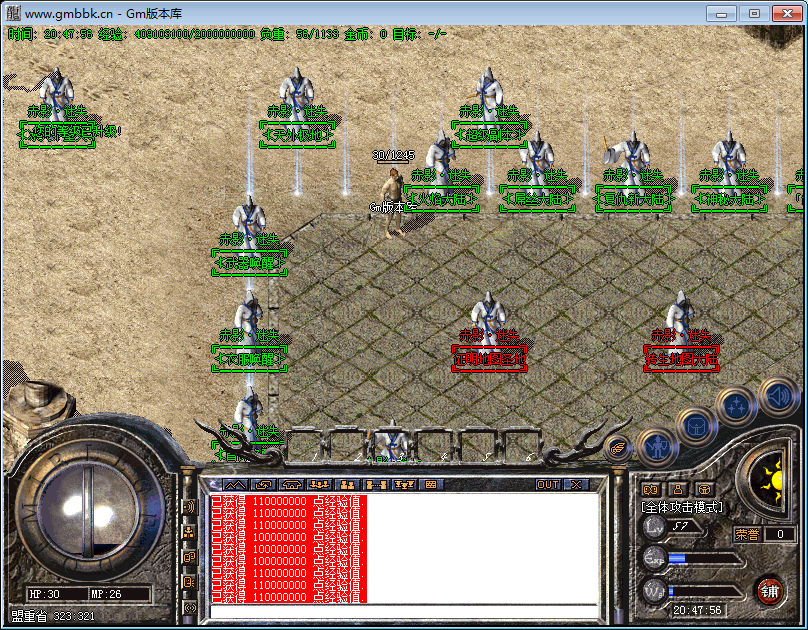808x630 pixels.
Task: Click the grid icon on chat toolbar
Action: click(x=431, y=485)
